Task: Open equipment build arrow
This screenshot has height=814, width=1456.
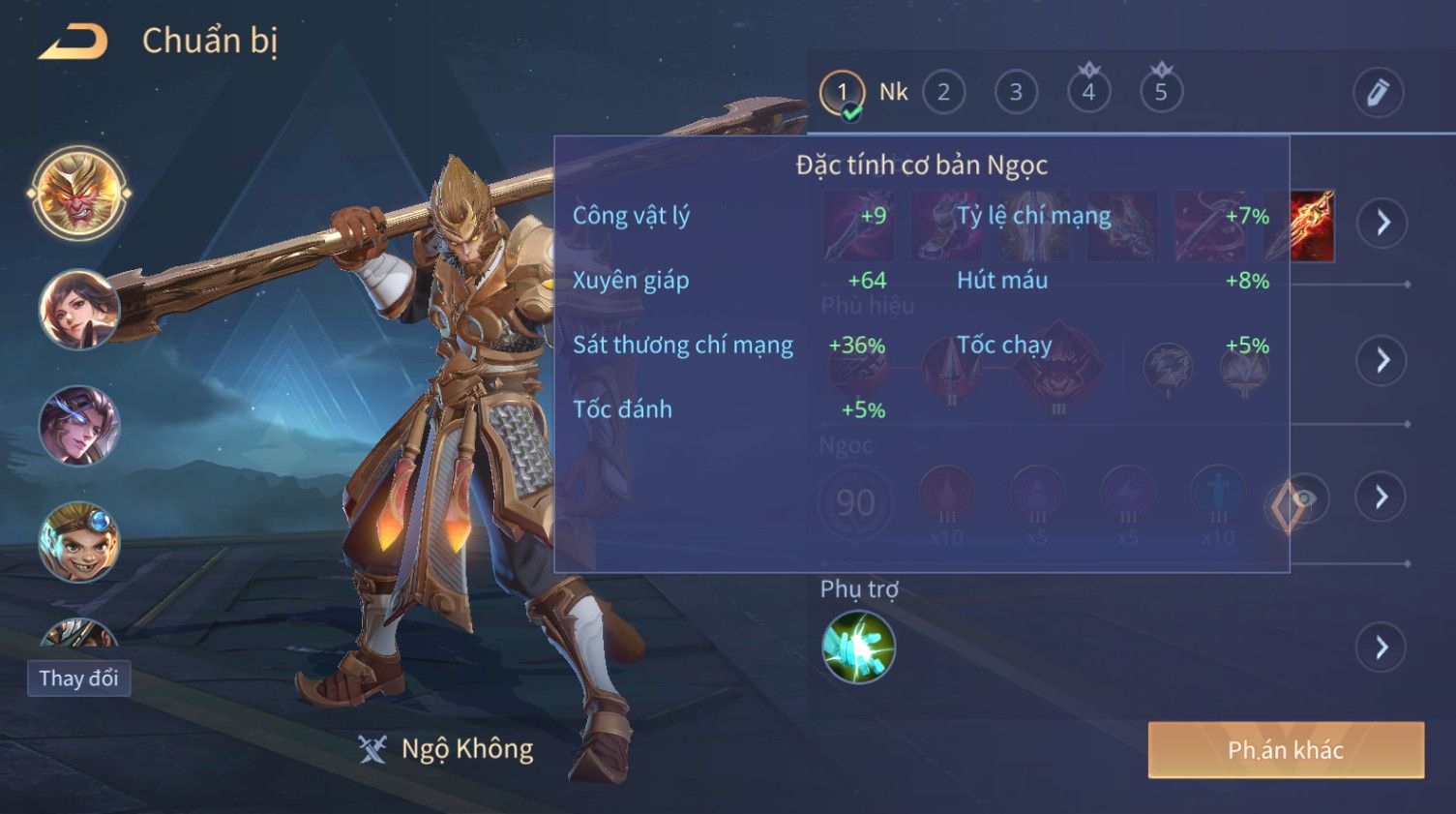Action: 1382,223
